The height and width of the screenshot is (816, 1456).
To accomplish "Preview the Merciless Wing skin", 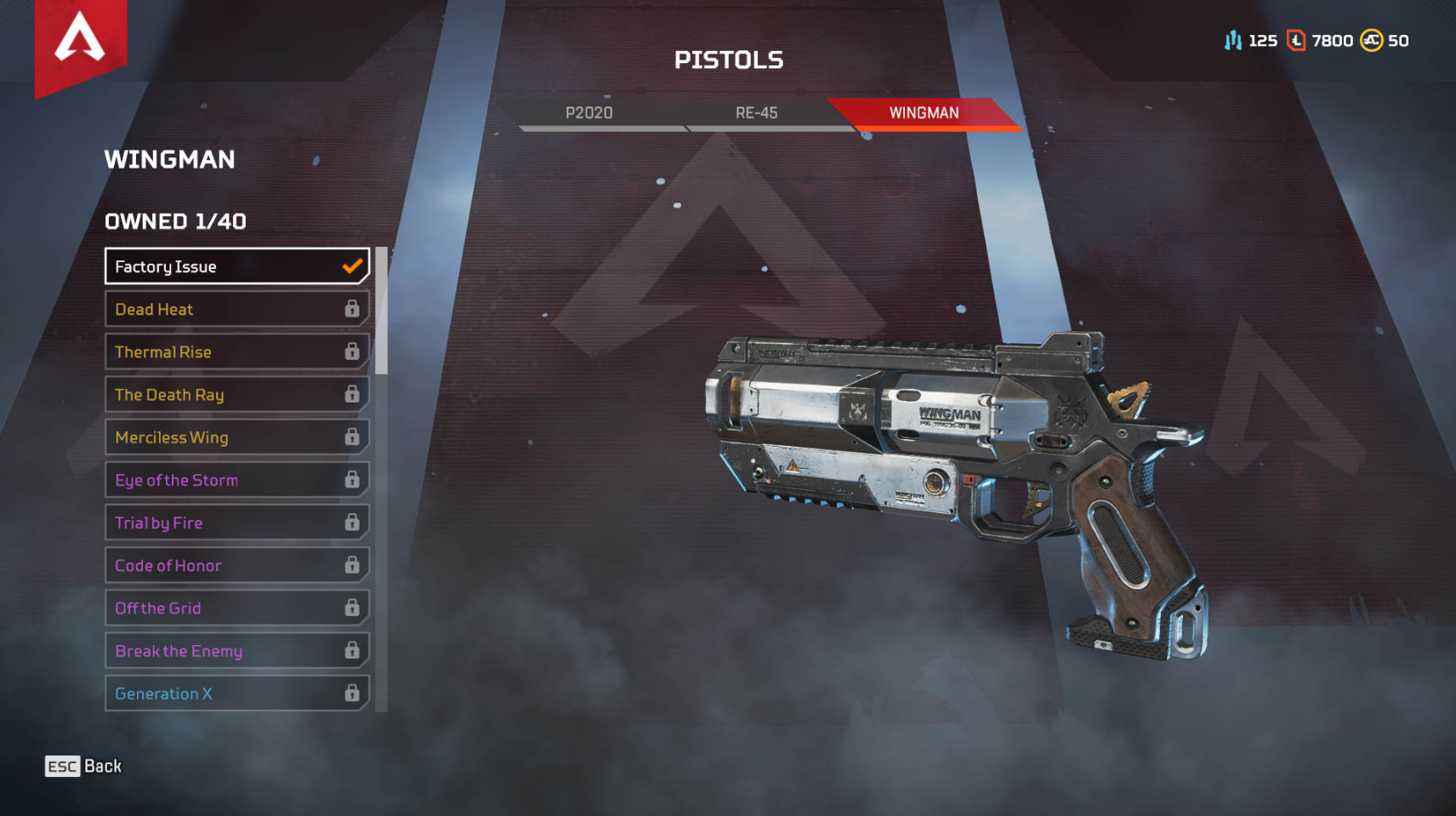I will [x=236, y=437].
